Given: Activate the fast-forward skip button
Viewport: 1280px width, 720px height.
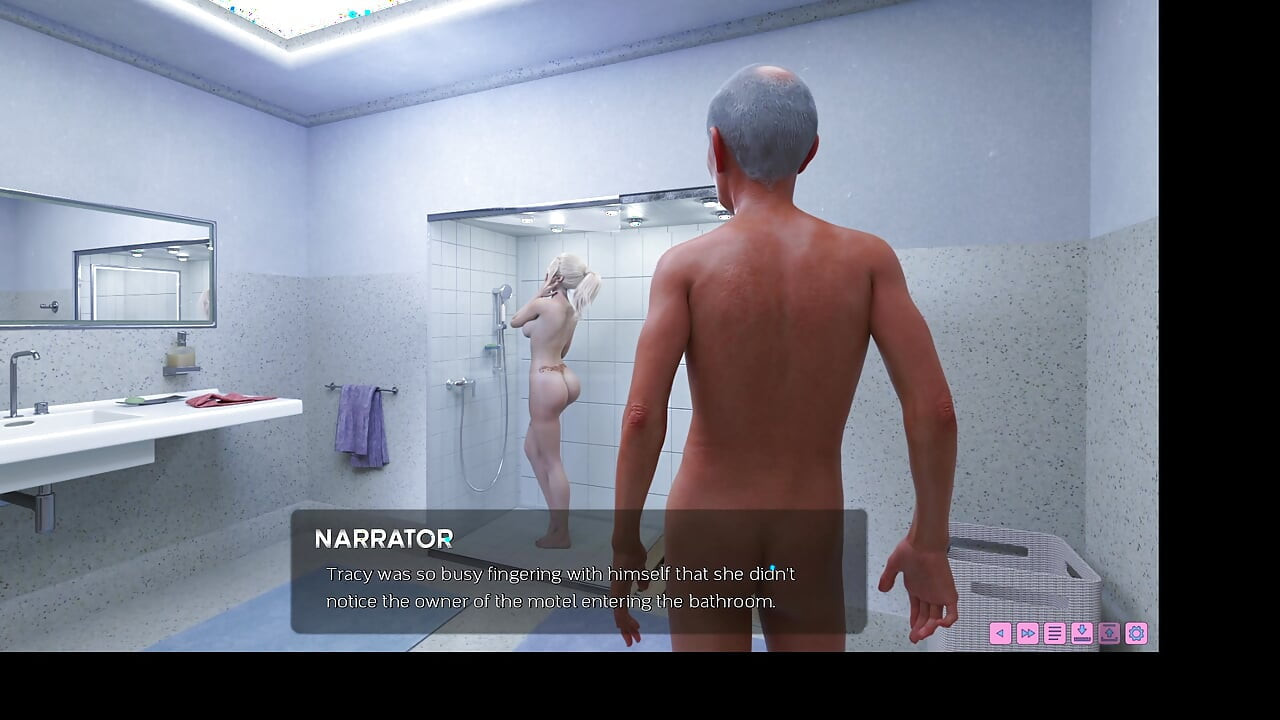Looking at the screenshot, I should (x=1027, y=633).
